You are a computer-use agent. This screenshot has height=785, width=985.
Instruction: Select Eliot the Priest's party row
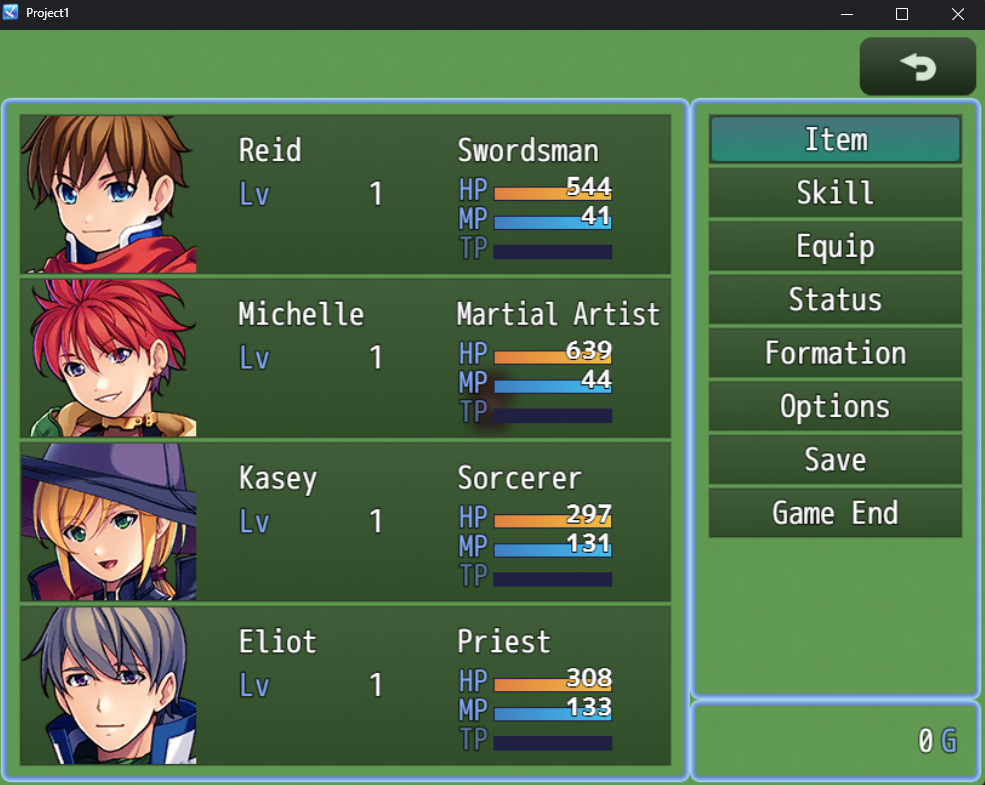coord(345,686)
